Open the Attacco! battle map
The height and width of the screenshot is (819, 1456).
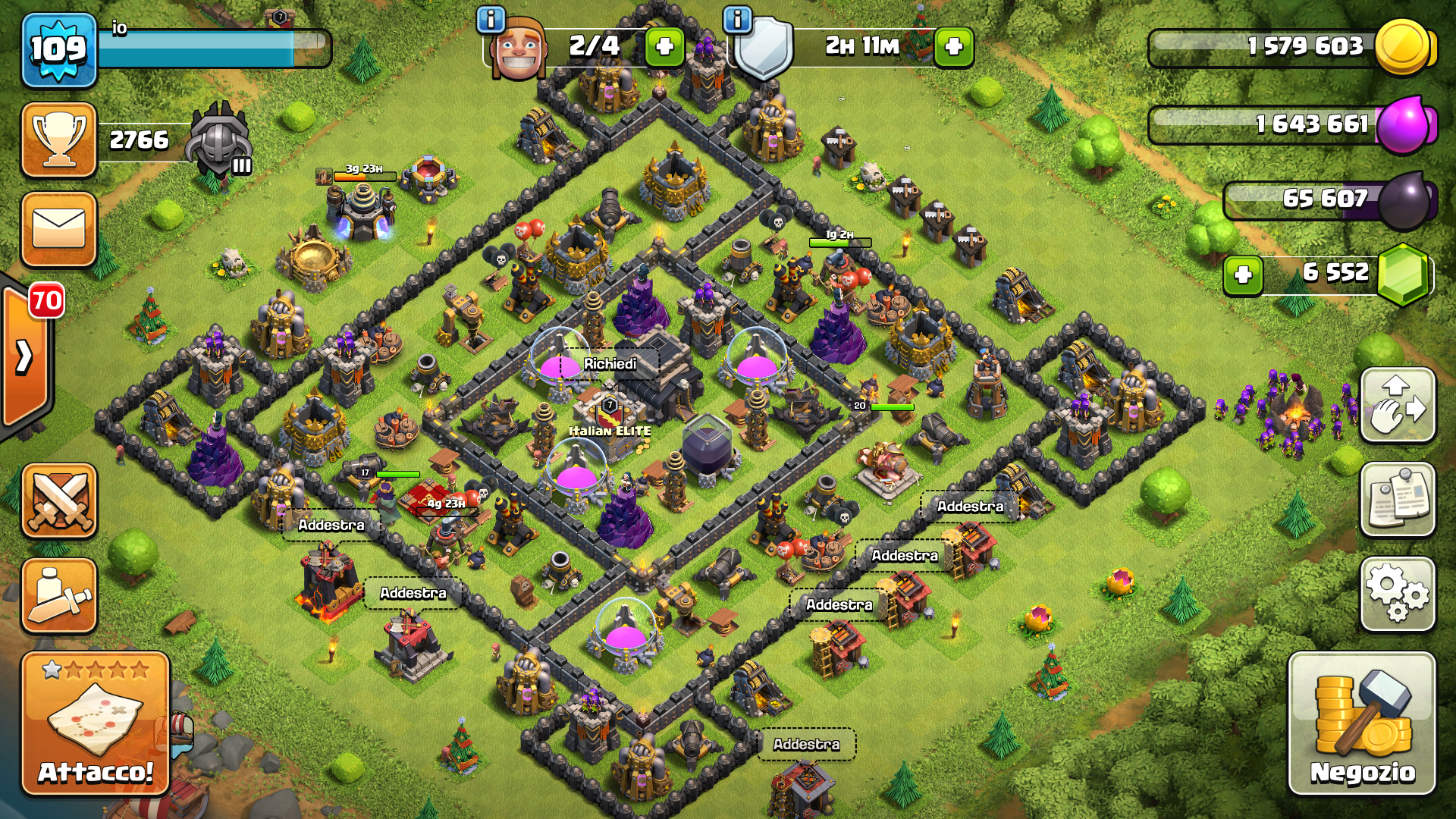coord(96,723)
